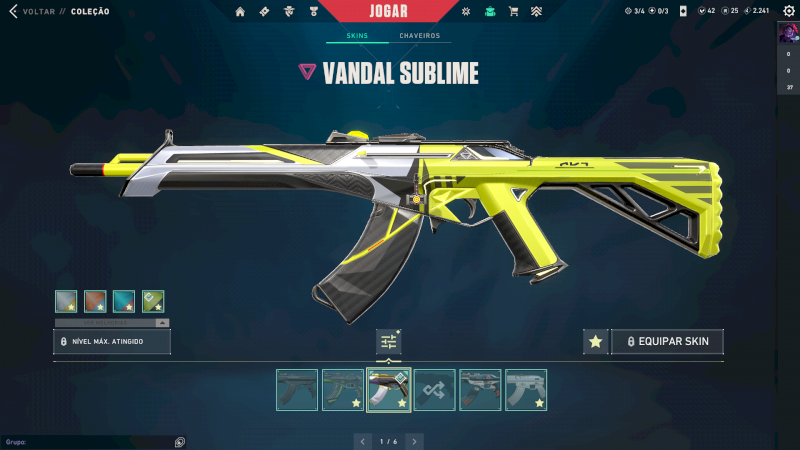Click the red JOGAR button
800x450 pixels.
pos(400,11)
